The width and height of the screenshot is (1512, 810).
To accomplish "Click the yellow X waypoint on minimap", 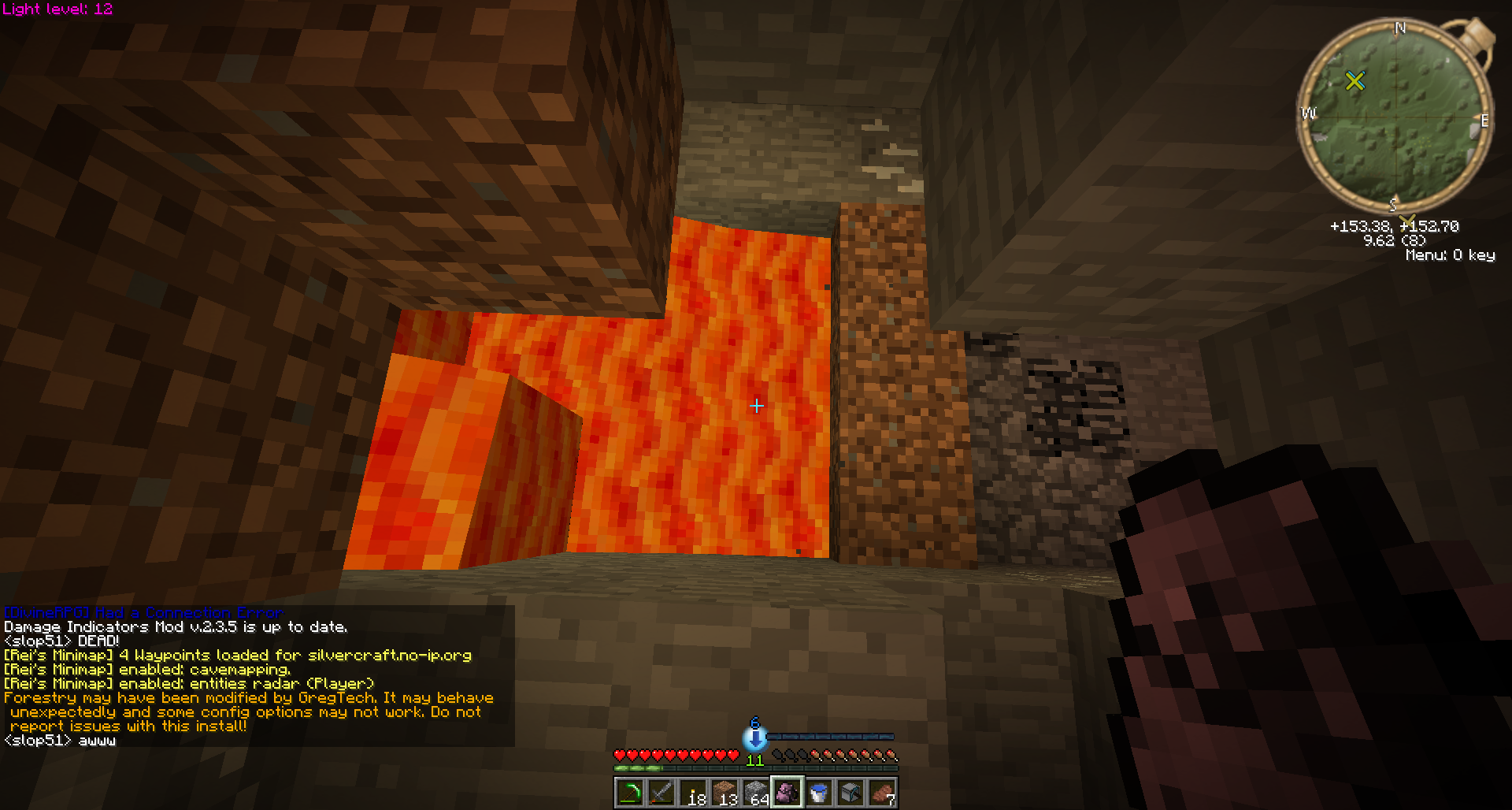I will click(x=1354, y=80).
